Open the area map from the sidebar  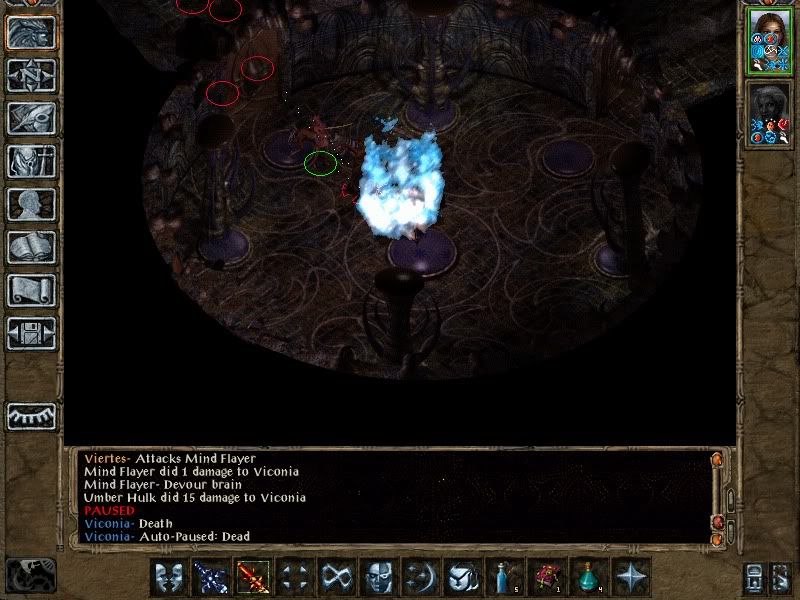coord(32,75)
